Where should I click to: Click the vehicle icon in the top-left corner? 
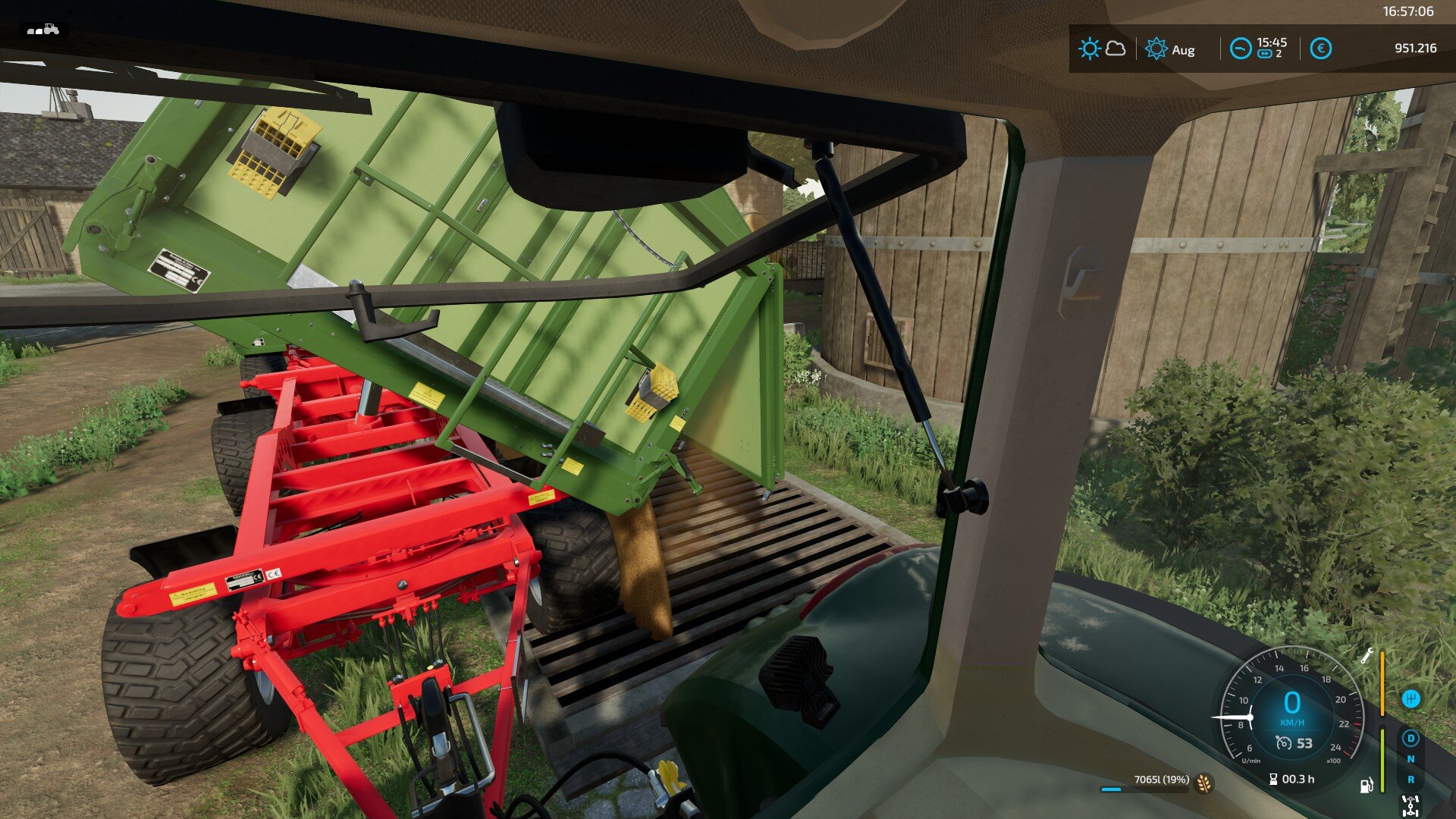43,30
